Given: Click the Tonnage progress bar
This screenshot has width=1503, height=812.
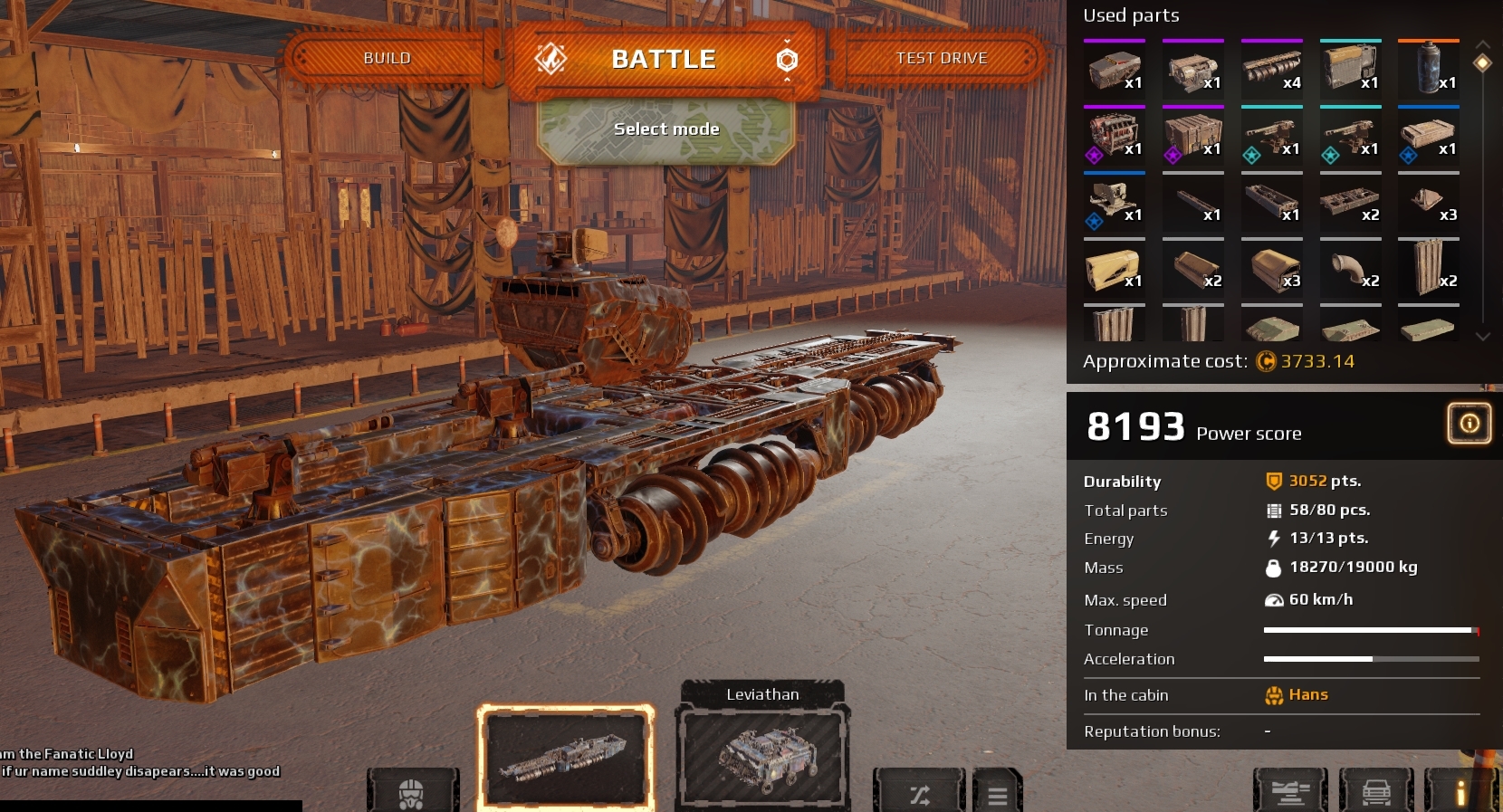Looking at the screenshot, I should [1369, 630].
